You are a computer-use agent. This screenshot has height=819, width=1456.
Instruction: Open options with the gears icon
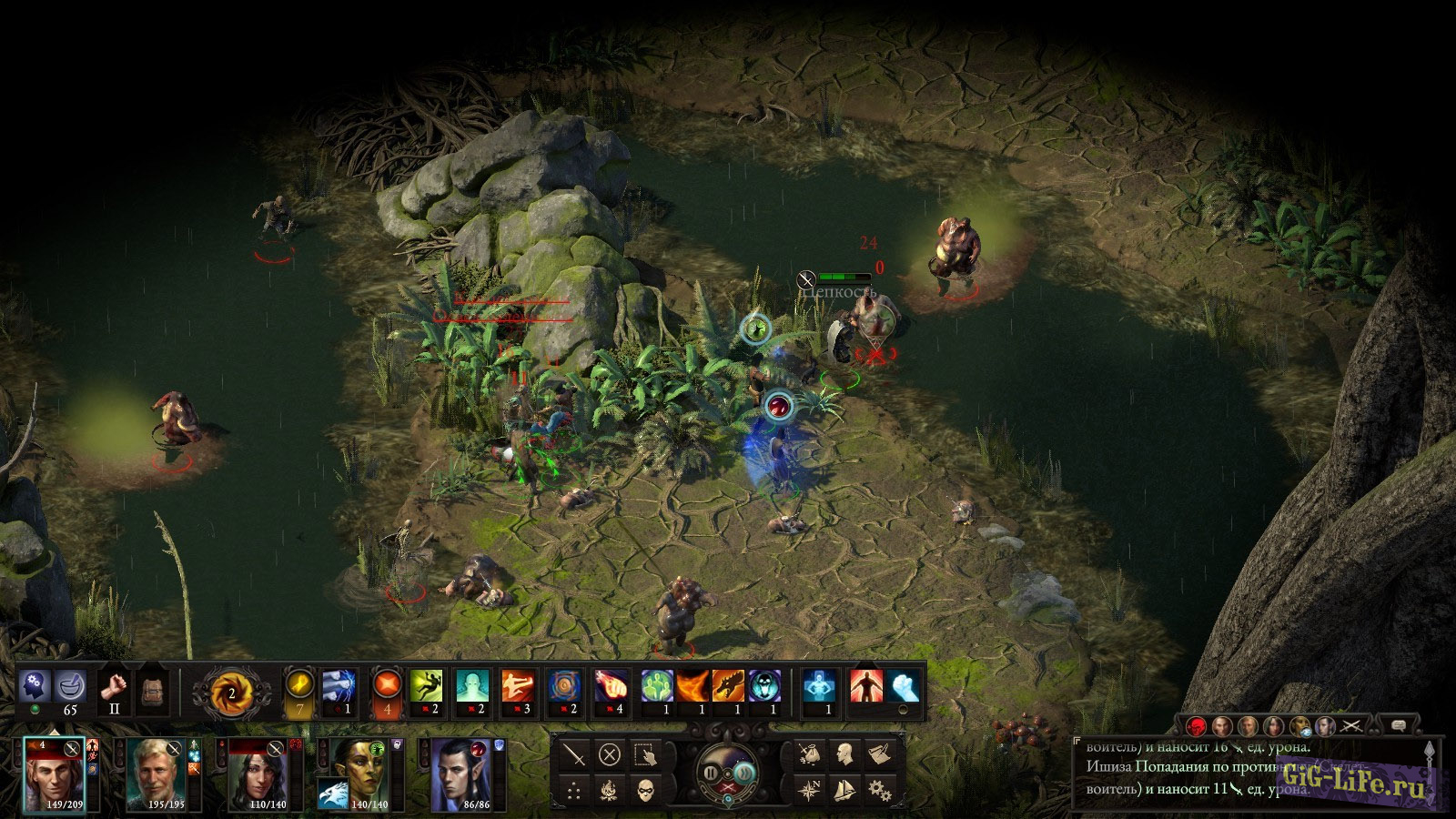point(879,790)
